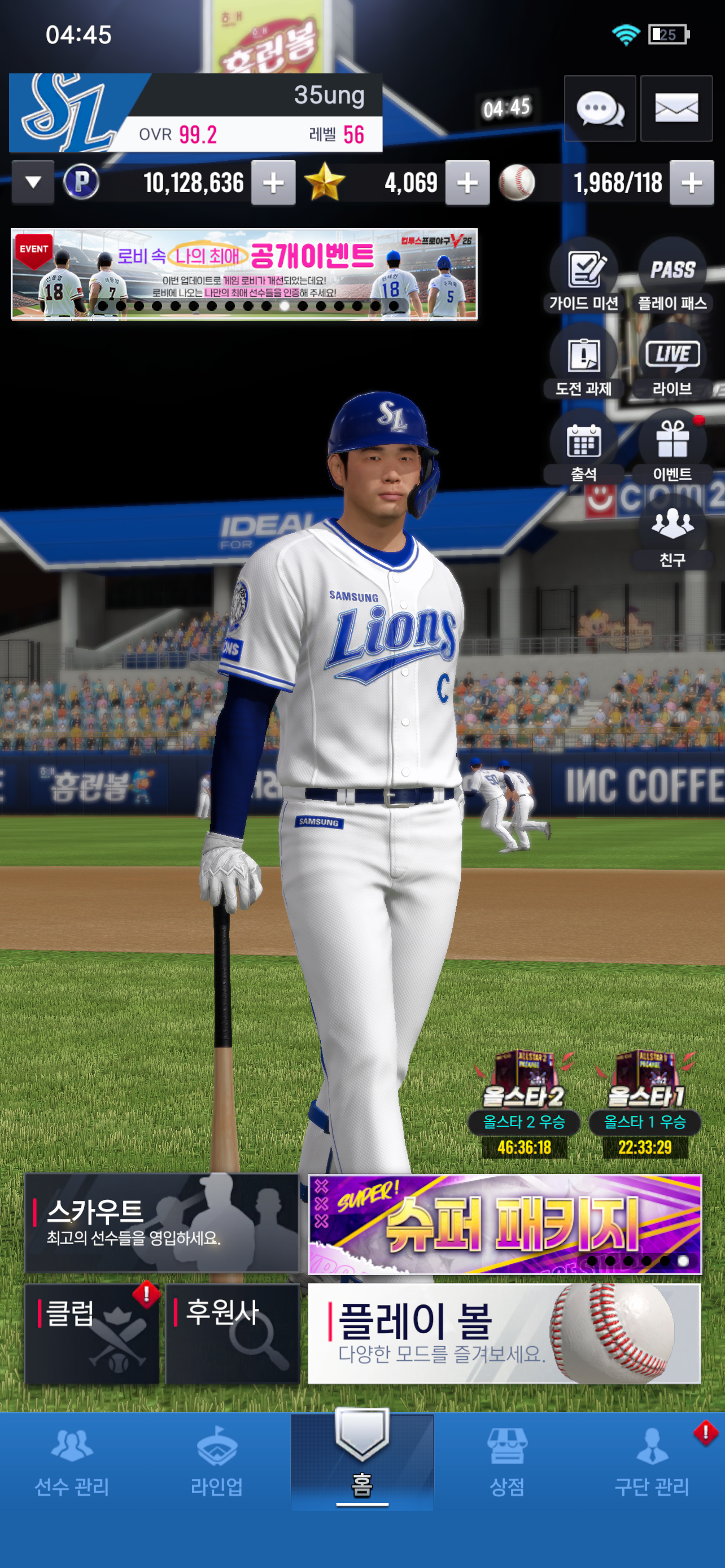The width and height of the screenshot is (725, 1568).
Task: Open the 스카우트 scout panel
Action: tap(161, 1222)
